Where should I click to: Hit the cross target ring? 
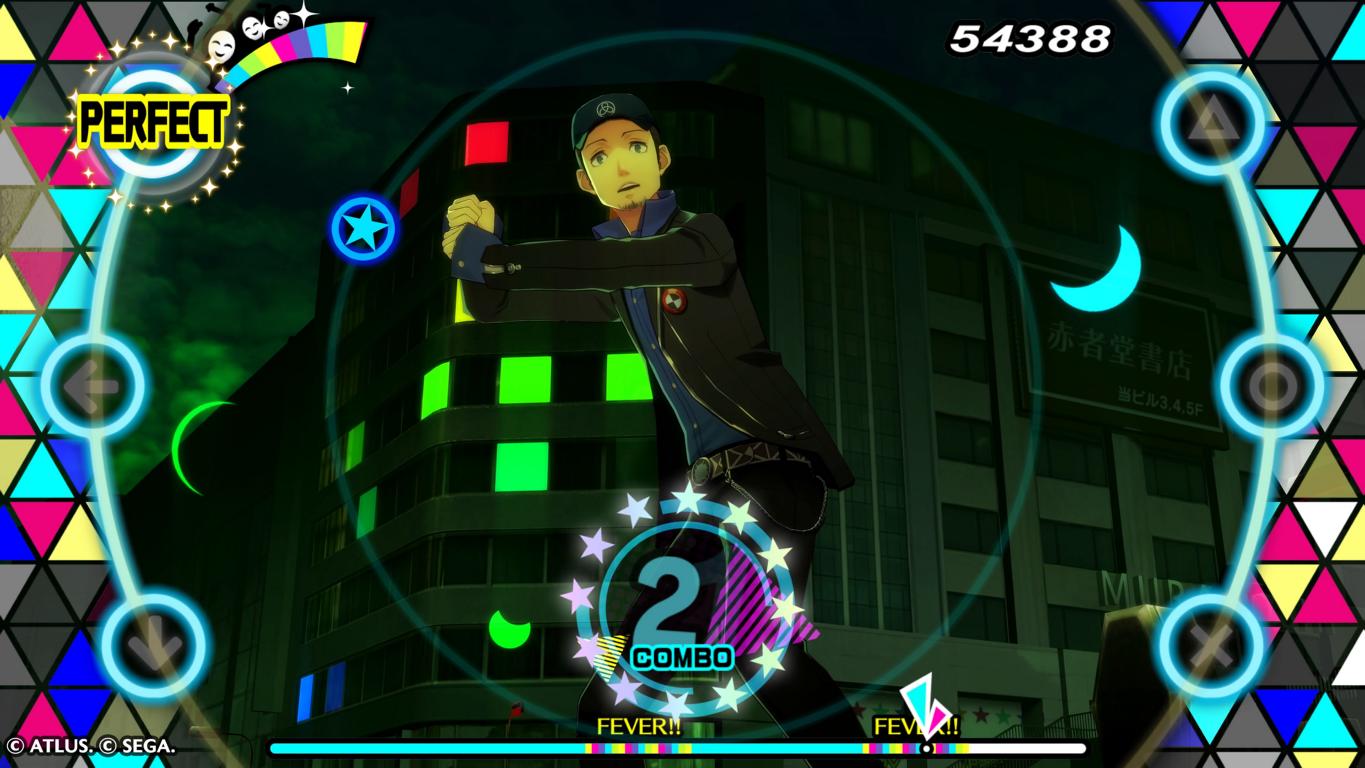click(x=1213, y=645)
